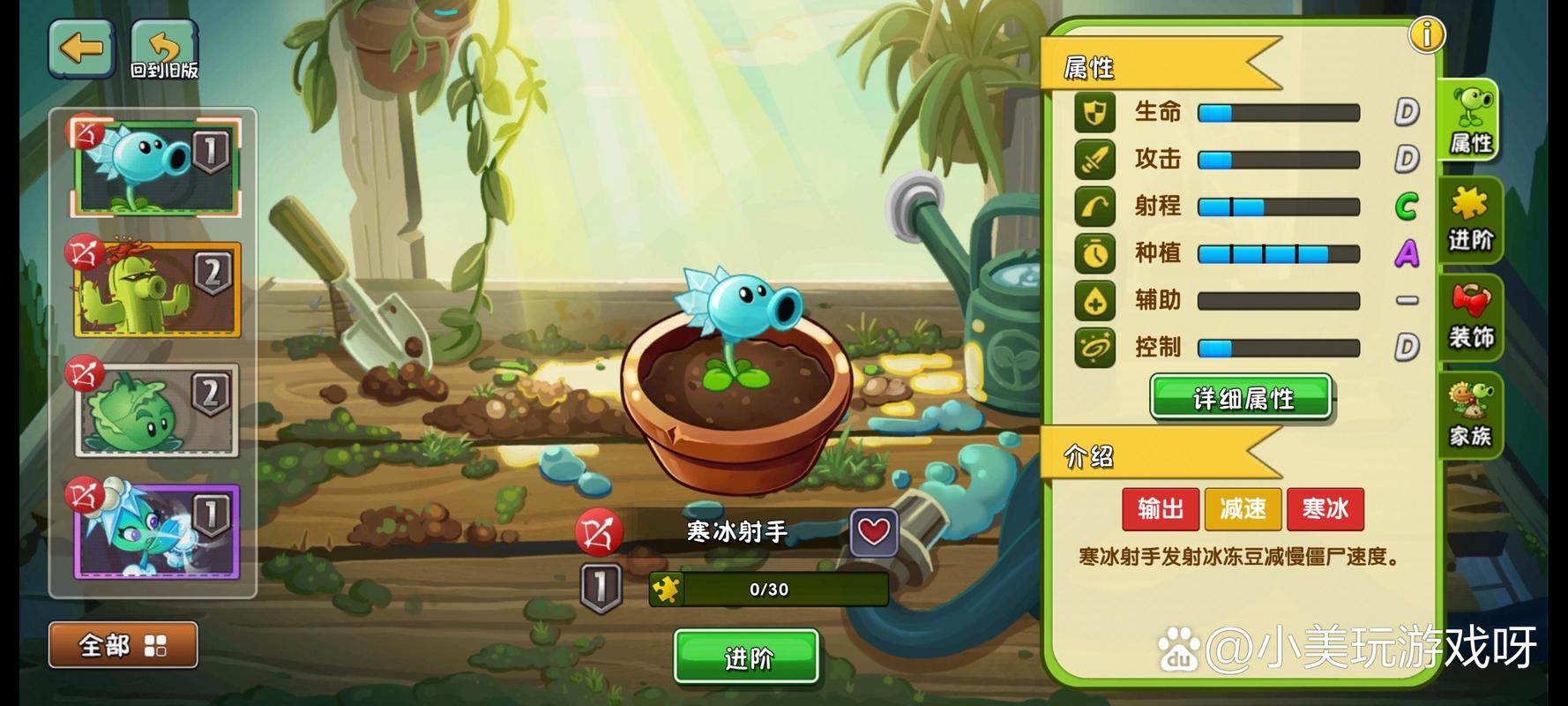Click the 寒冰 trait tag
The width and height of the screenshot is (1568, 706).
(1325, 508)
